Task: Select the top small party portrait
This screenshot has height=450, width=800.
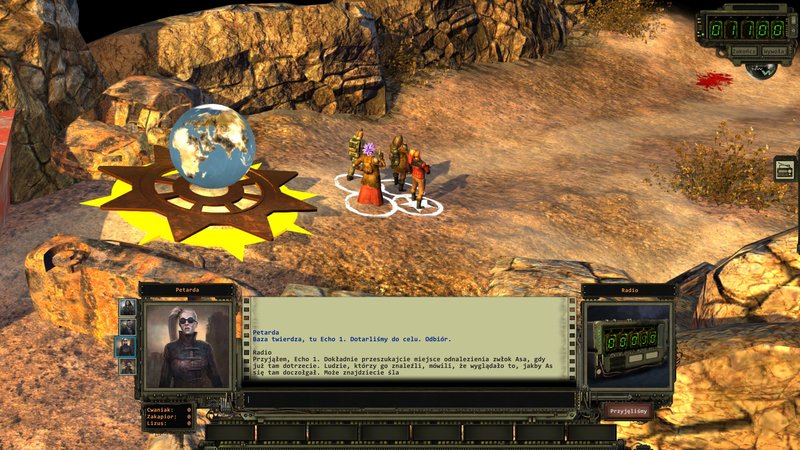Action: pyautogui.click(x=127, y=307)
